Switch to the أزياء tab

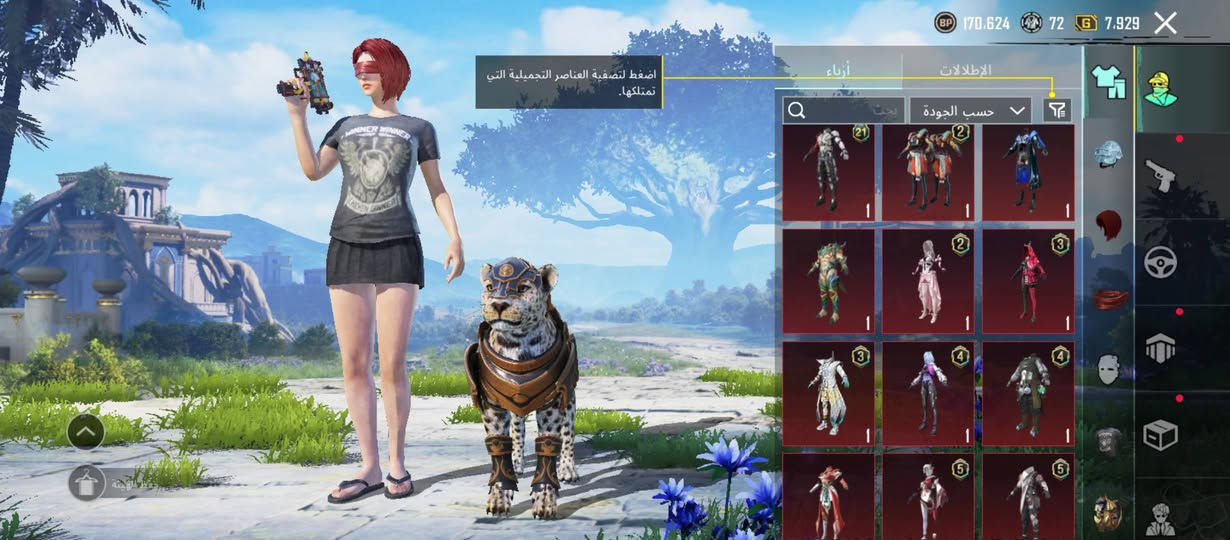(x=838, y=70)
